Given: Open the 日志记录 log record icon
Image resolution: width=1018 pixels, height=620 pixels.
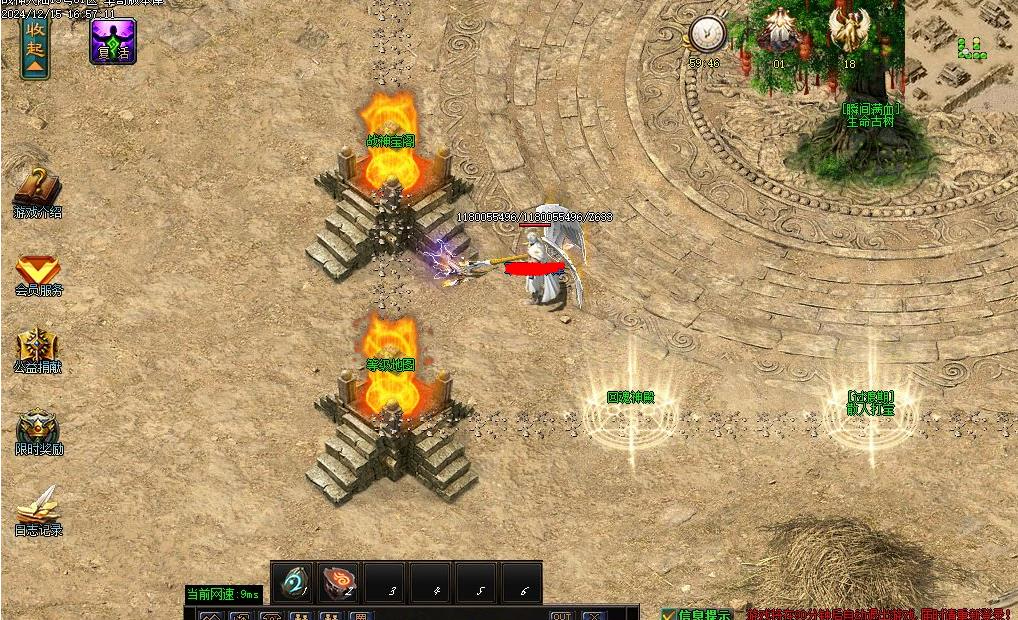Looking at the screenshot, I should click(38, 506).
